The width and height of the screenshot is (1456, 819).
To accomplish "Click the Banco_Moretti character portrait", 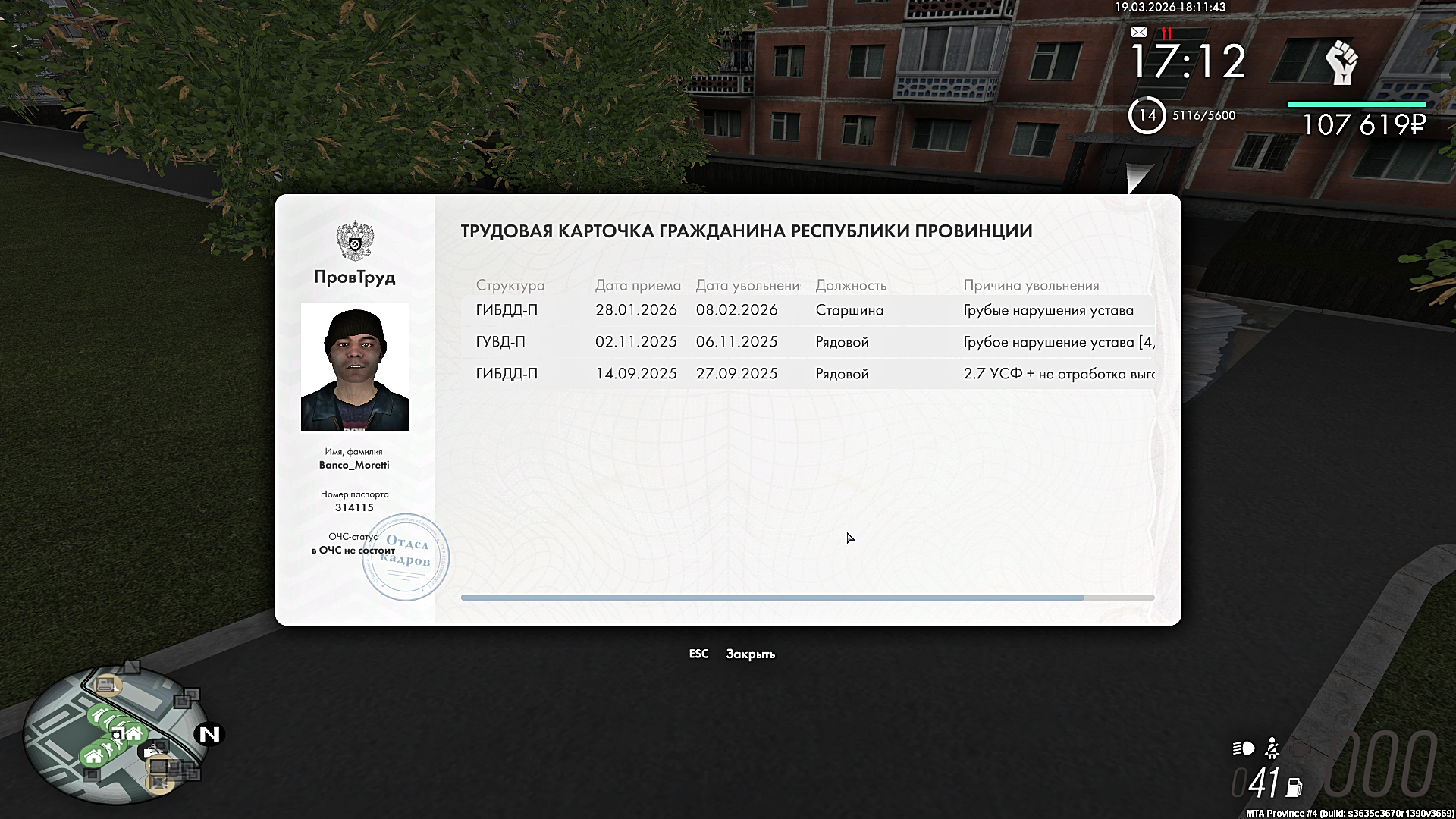I will pos(355,367).
